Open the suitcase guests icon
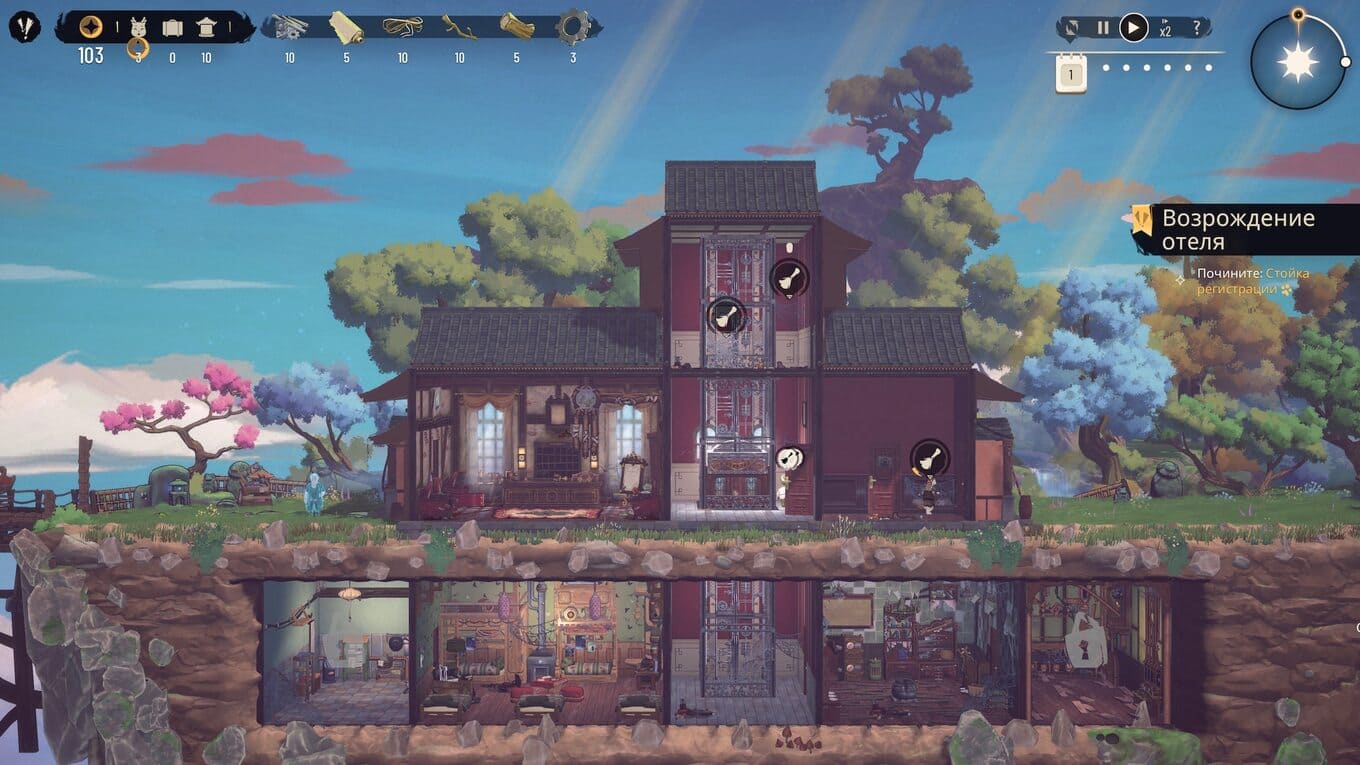Viewport: 1360px width, 765px height. 172,28
